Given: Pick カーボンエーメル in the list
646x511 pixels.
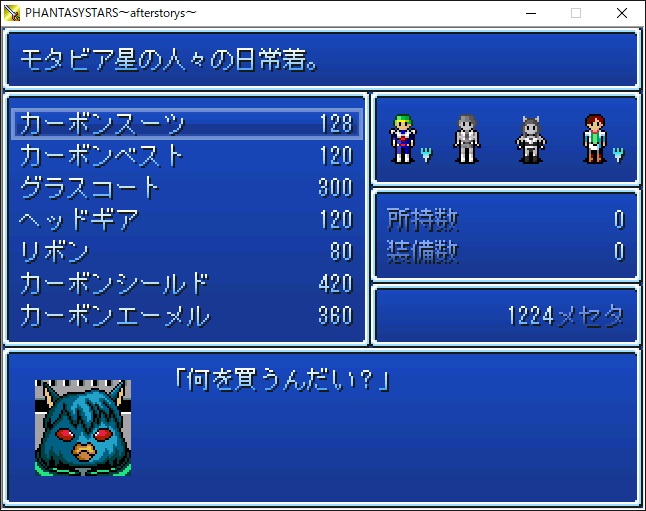Looking at the screenshot, I should coord(186,316).
